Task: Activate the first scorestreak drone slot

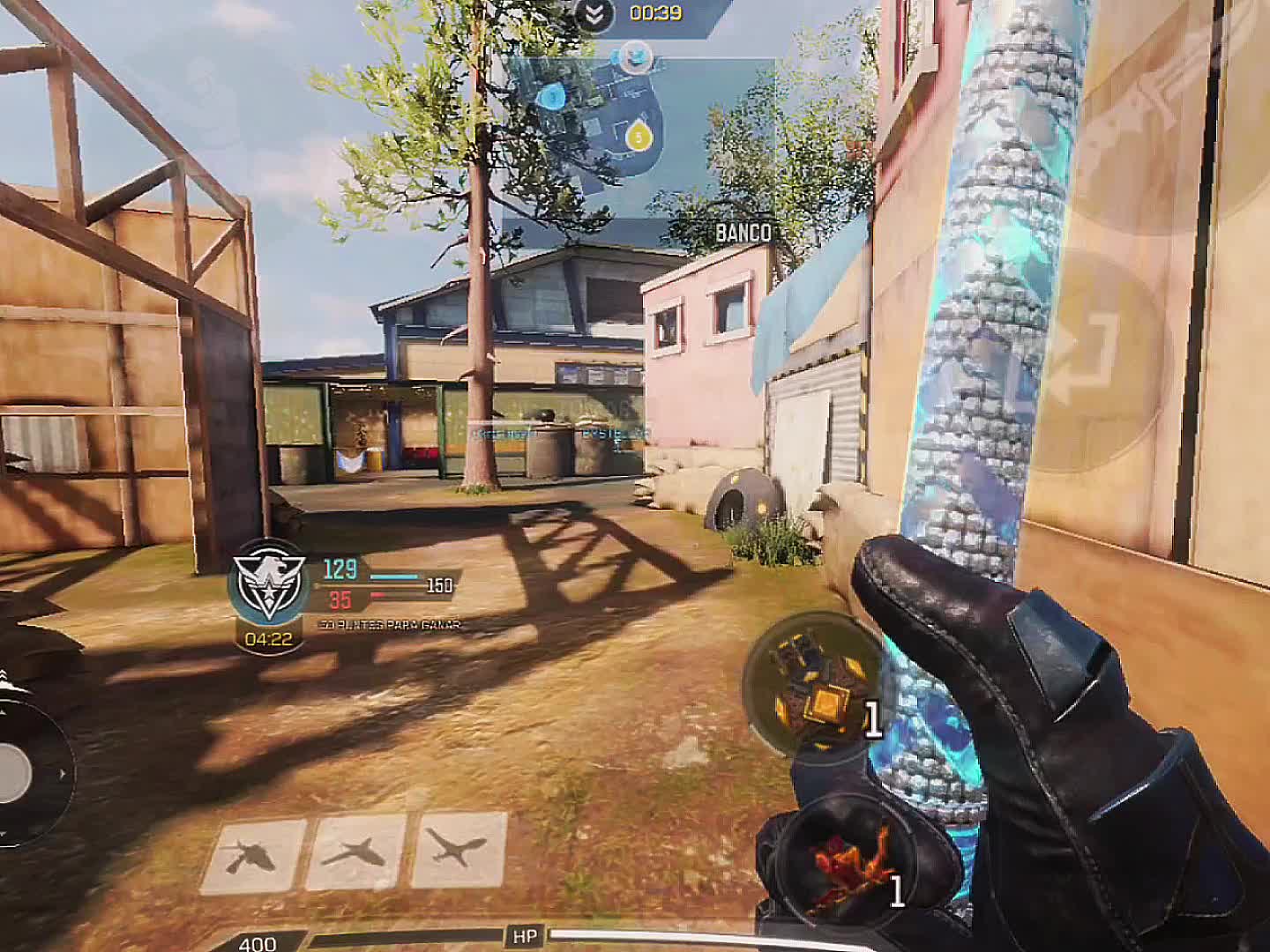Action: pos(253,854)
